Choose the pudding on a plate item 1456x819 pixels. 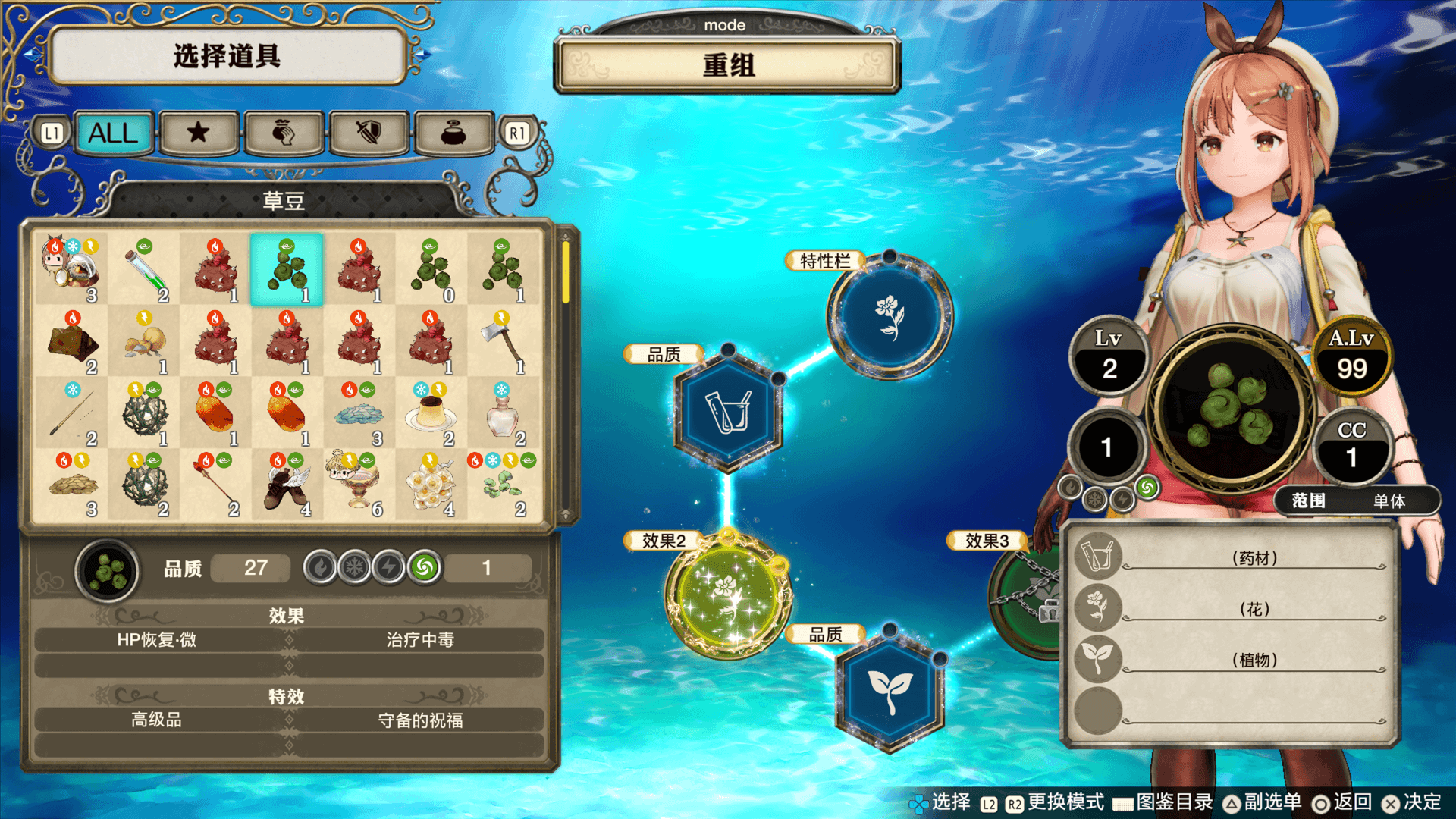(x=431, y=413)
